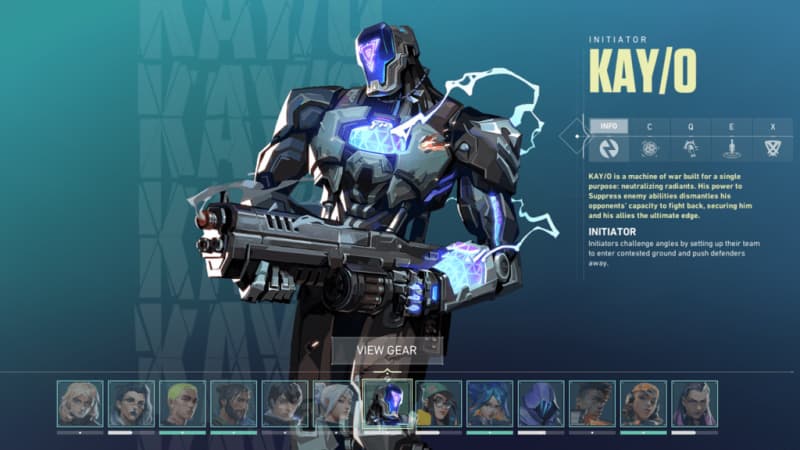The image size is (800, 450).
Task: Pick the purple-haired Reyna portrait
Action: tap(694, 403)
